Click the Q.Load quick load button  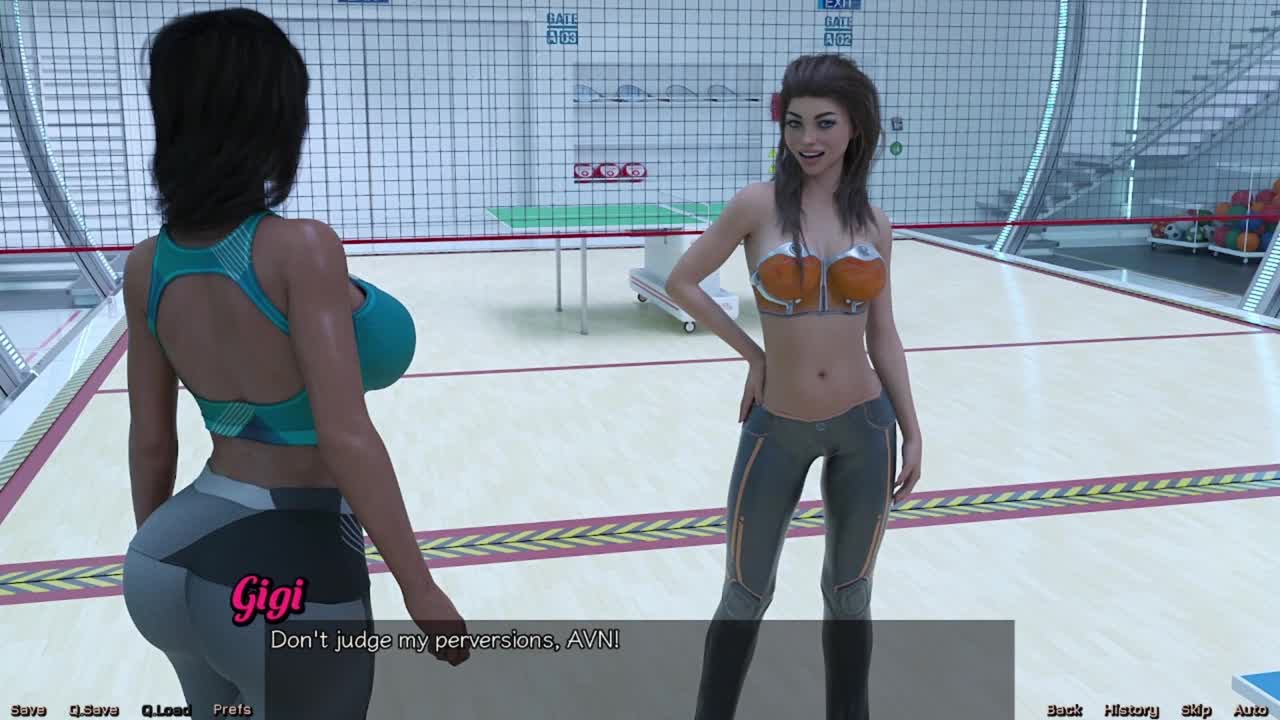(165, 710)
